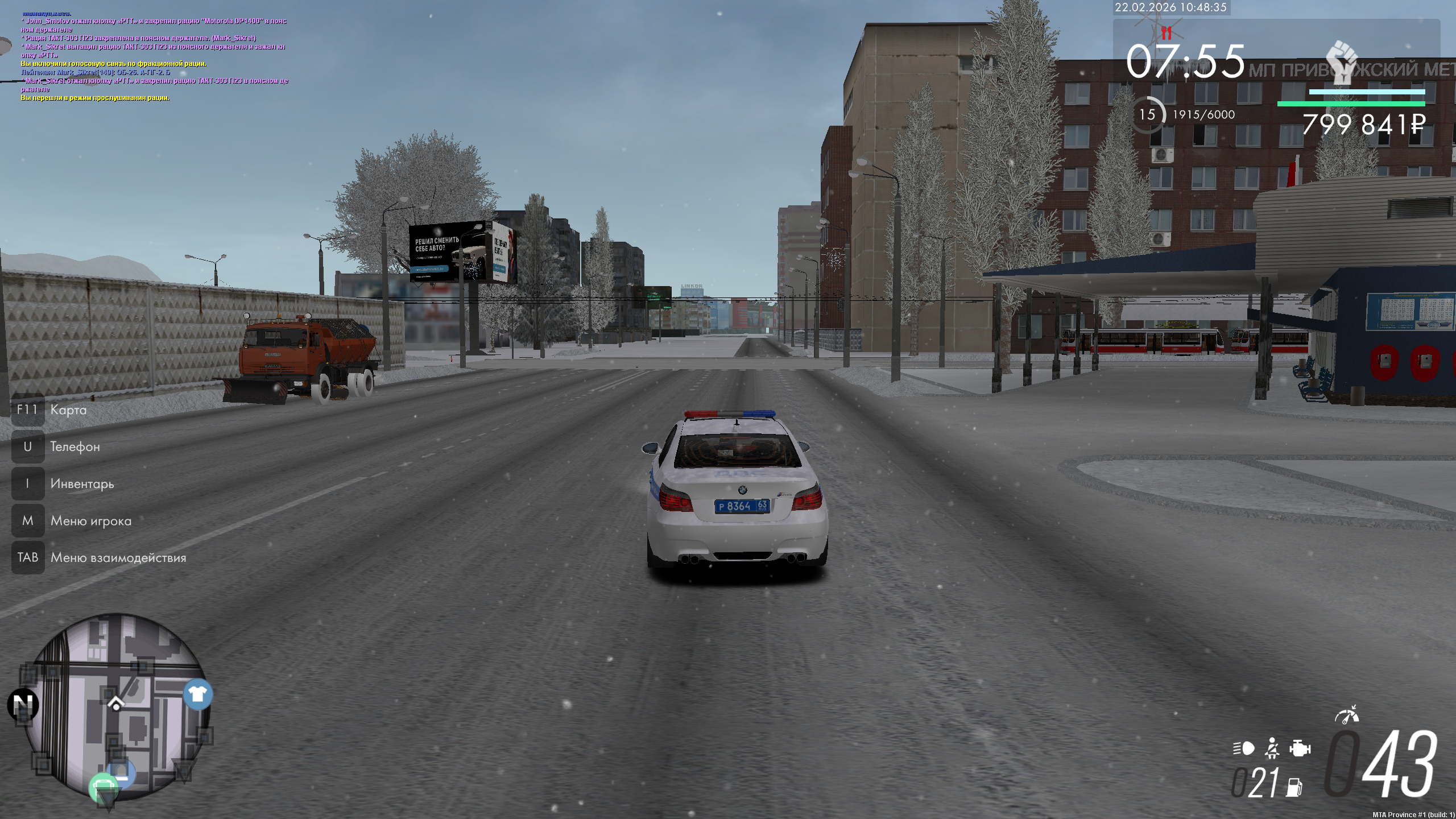This screenshot has height=819, width=1456.
Task: Toggle the headlights indicator icon
Action: coord(1244,748)
